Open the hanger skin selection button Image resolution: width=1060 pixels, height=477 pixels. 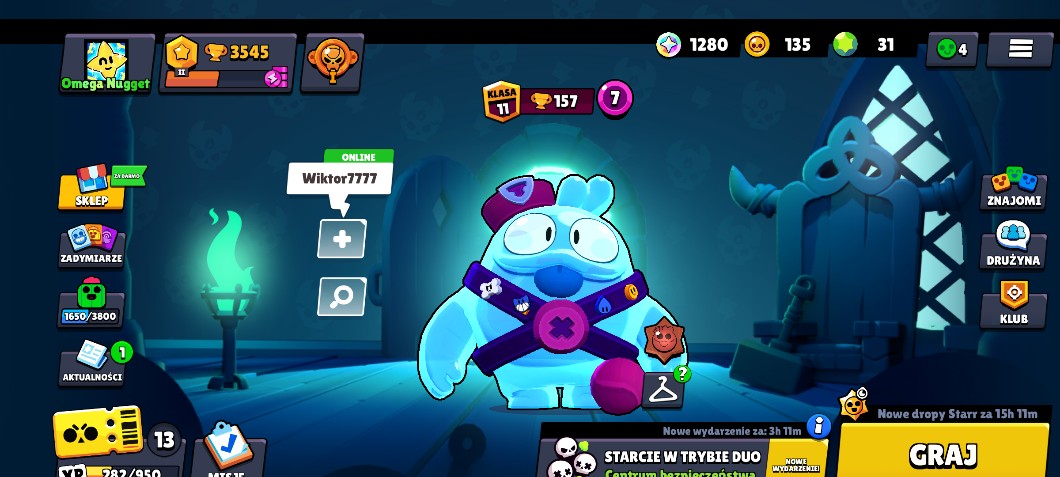coord(662,391)
